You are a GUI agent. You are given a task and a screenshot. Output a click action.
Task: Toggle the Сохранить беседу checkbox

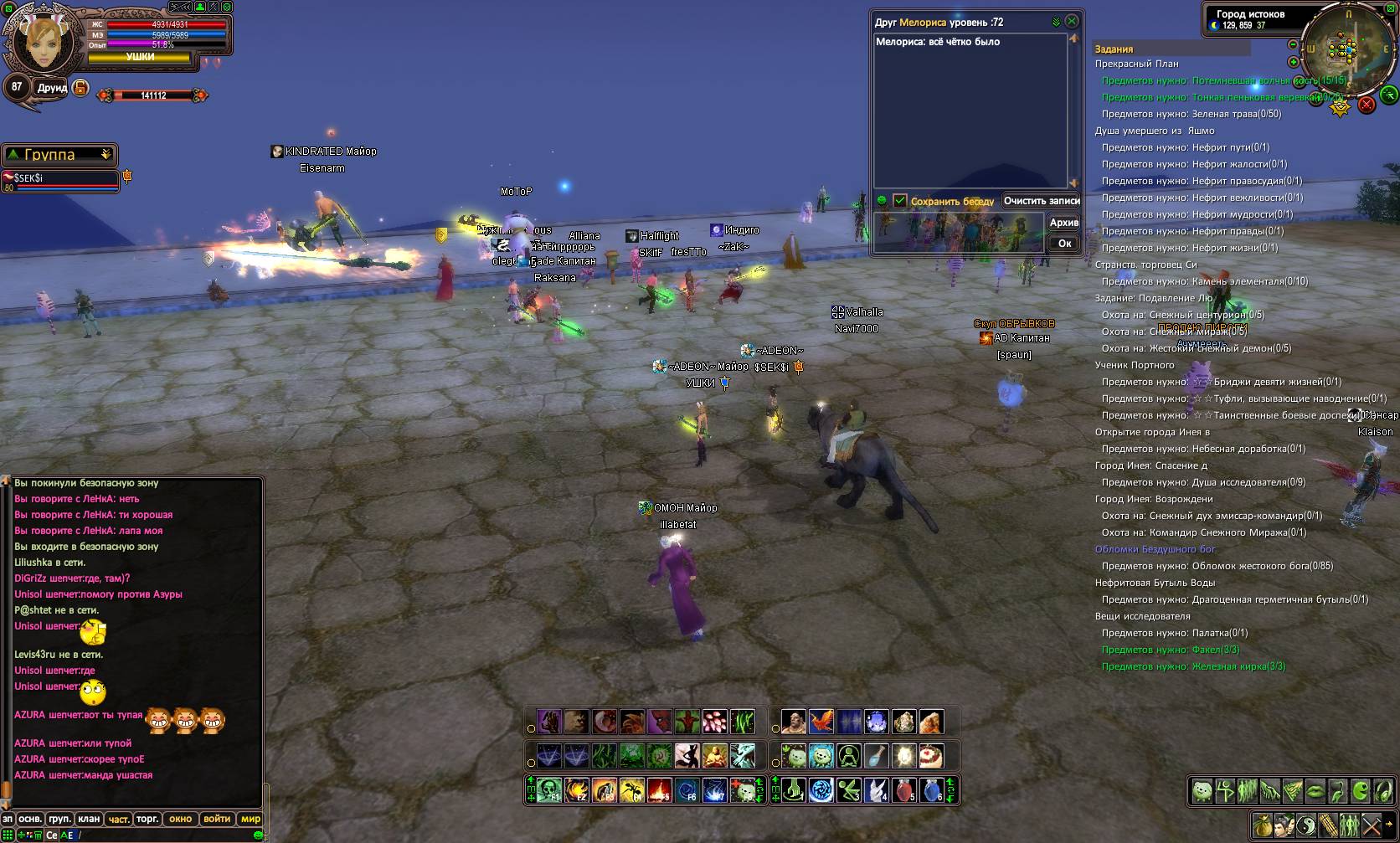pos(900,201)
